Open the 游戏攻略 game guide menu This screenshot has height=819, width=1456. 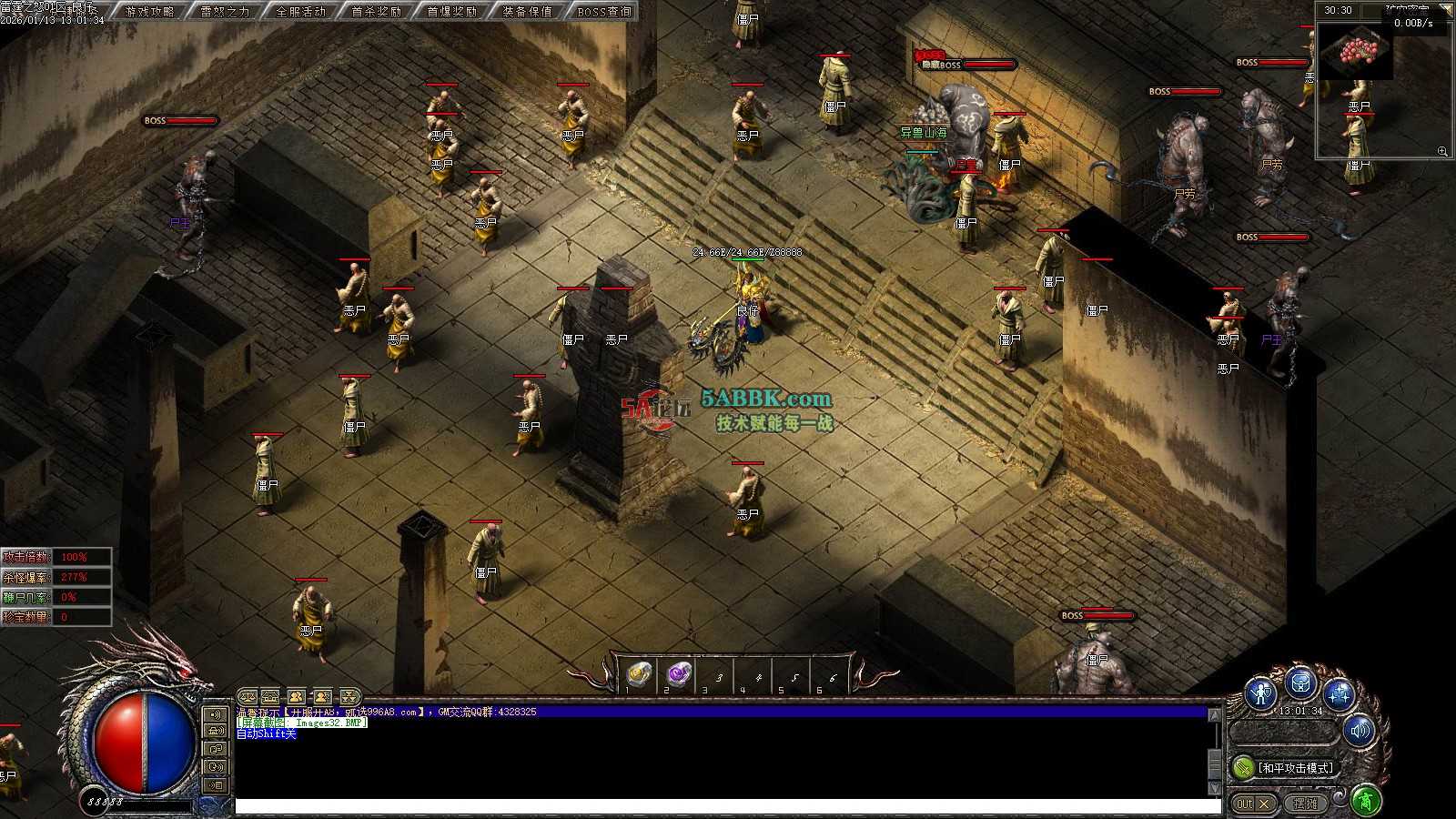pyautogui.click(x=149, y=12)
